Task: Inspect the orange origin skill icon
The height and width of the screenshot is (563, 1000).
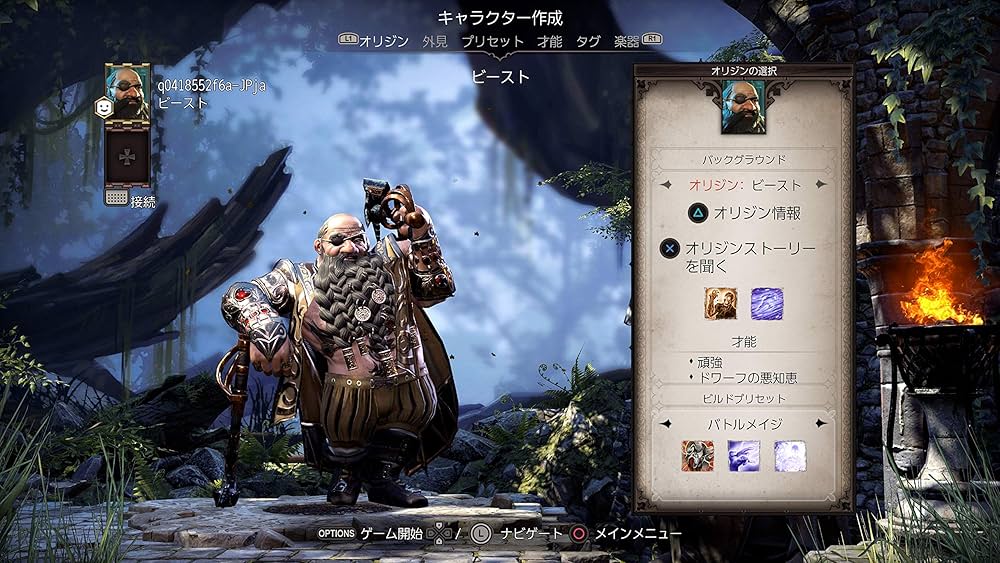Action: click(720, 304)
